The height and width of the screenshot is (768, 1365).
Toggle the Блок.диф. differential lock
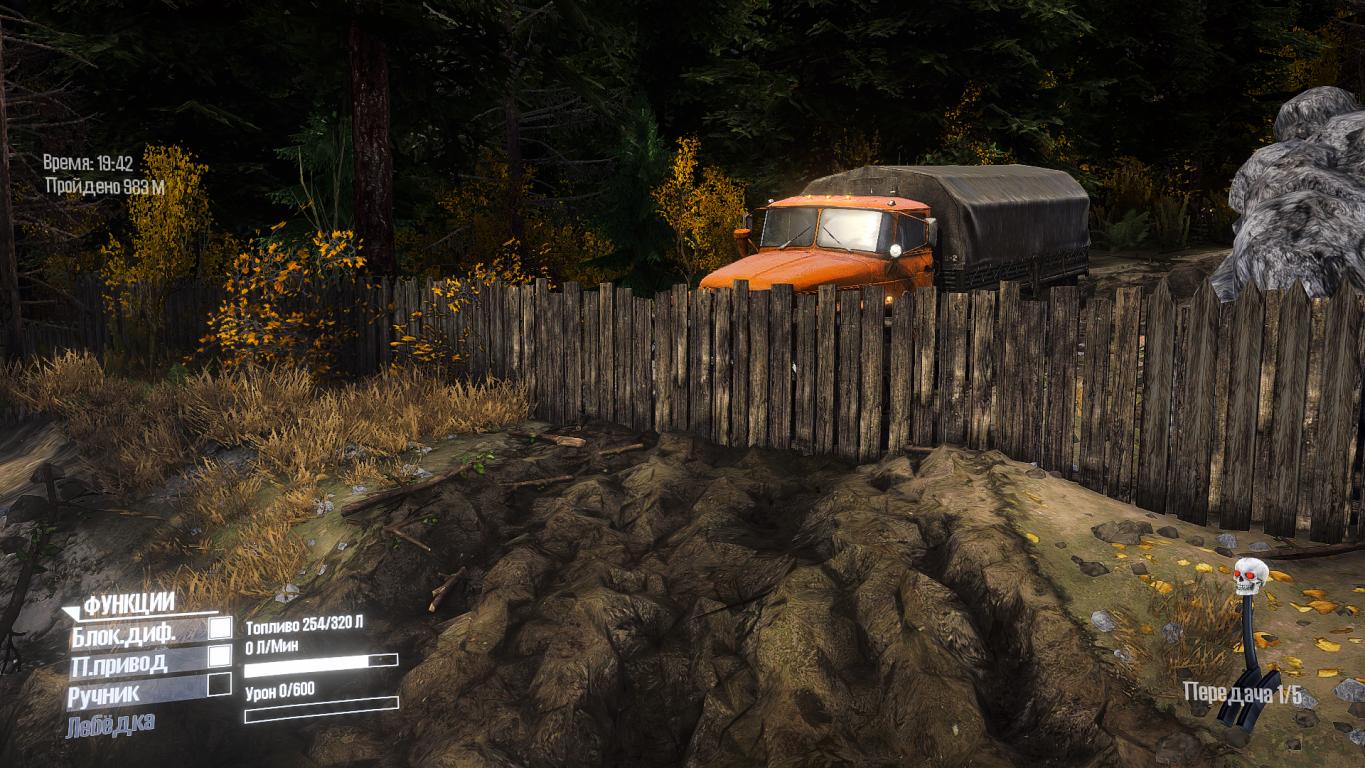tap(219, 630)
